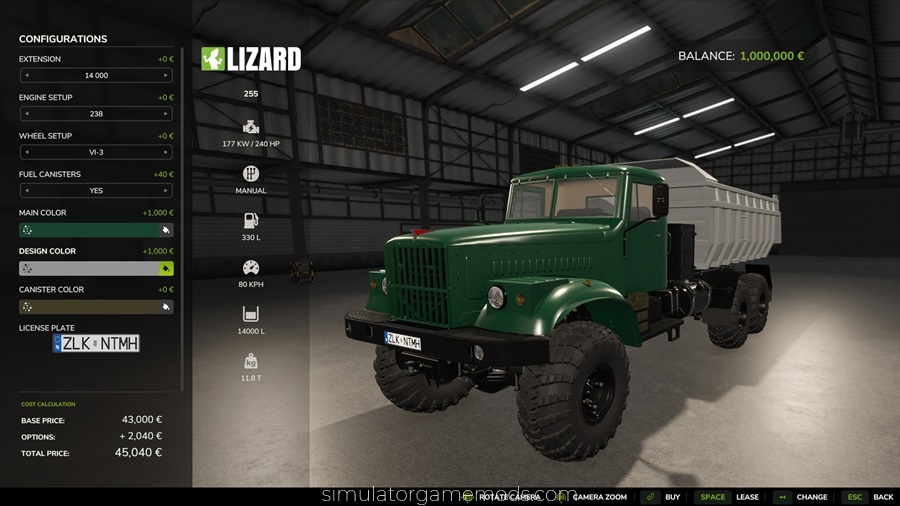Image resolution: width=900 pixels, height=506 pixels.
Task: Choose previous Wheel Setup option
Action: (26, 152)
